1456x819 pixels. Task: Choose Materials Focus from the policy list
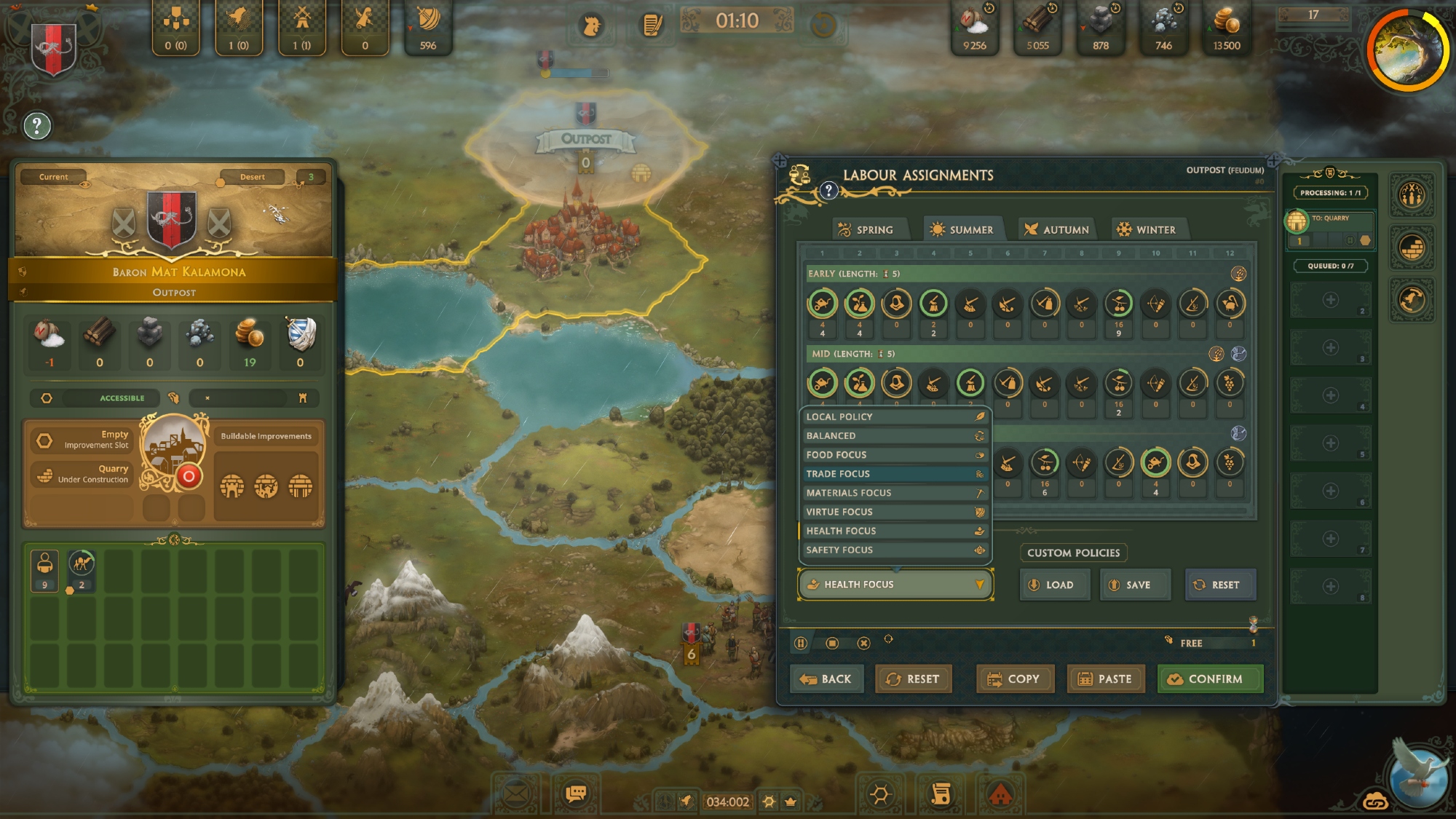tap(894, 493)
